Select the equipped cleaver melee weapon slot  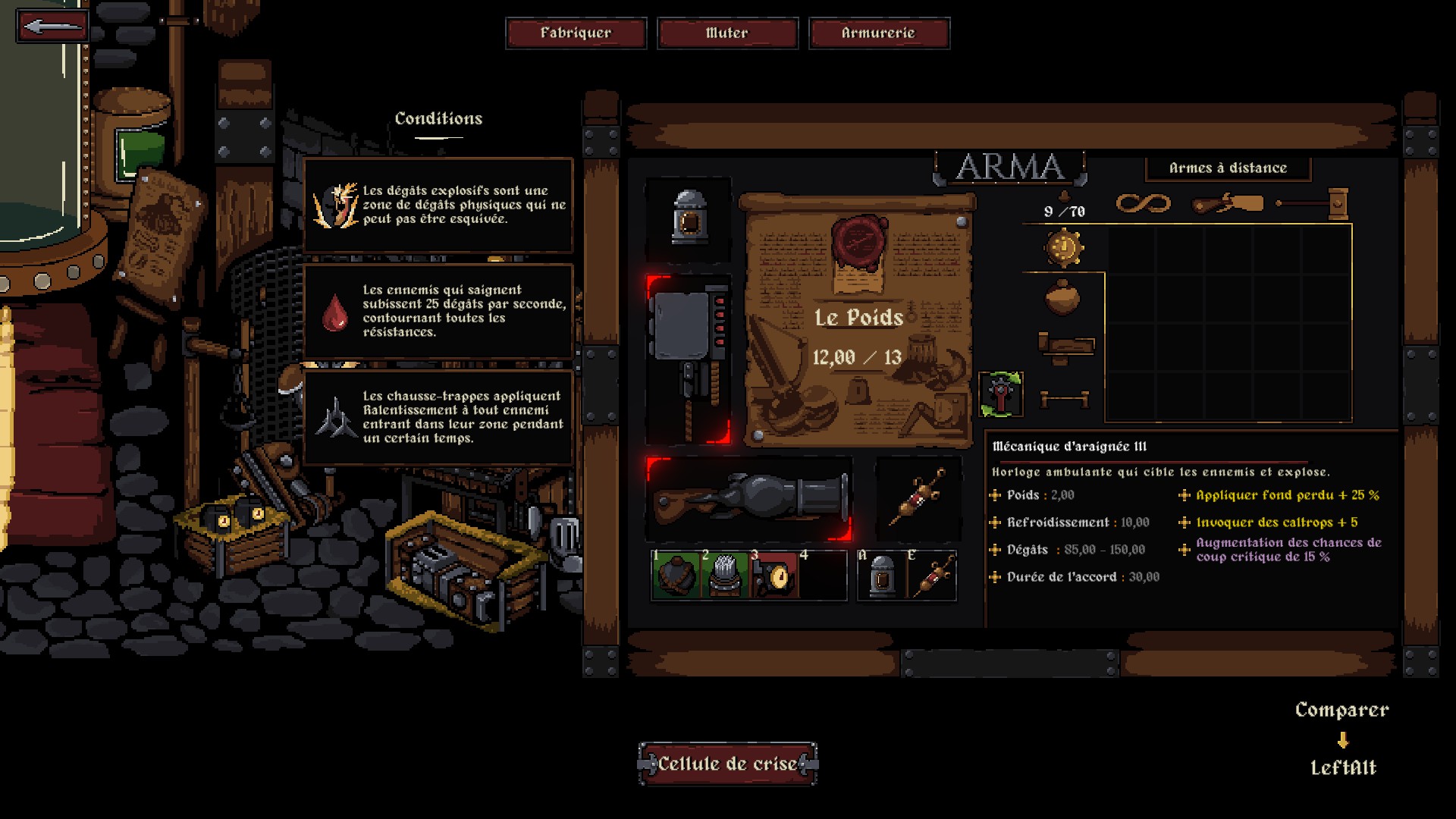coord(688,359)
